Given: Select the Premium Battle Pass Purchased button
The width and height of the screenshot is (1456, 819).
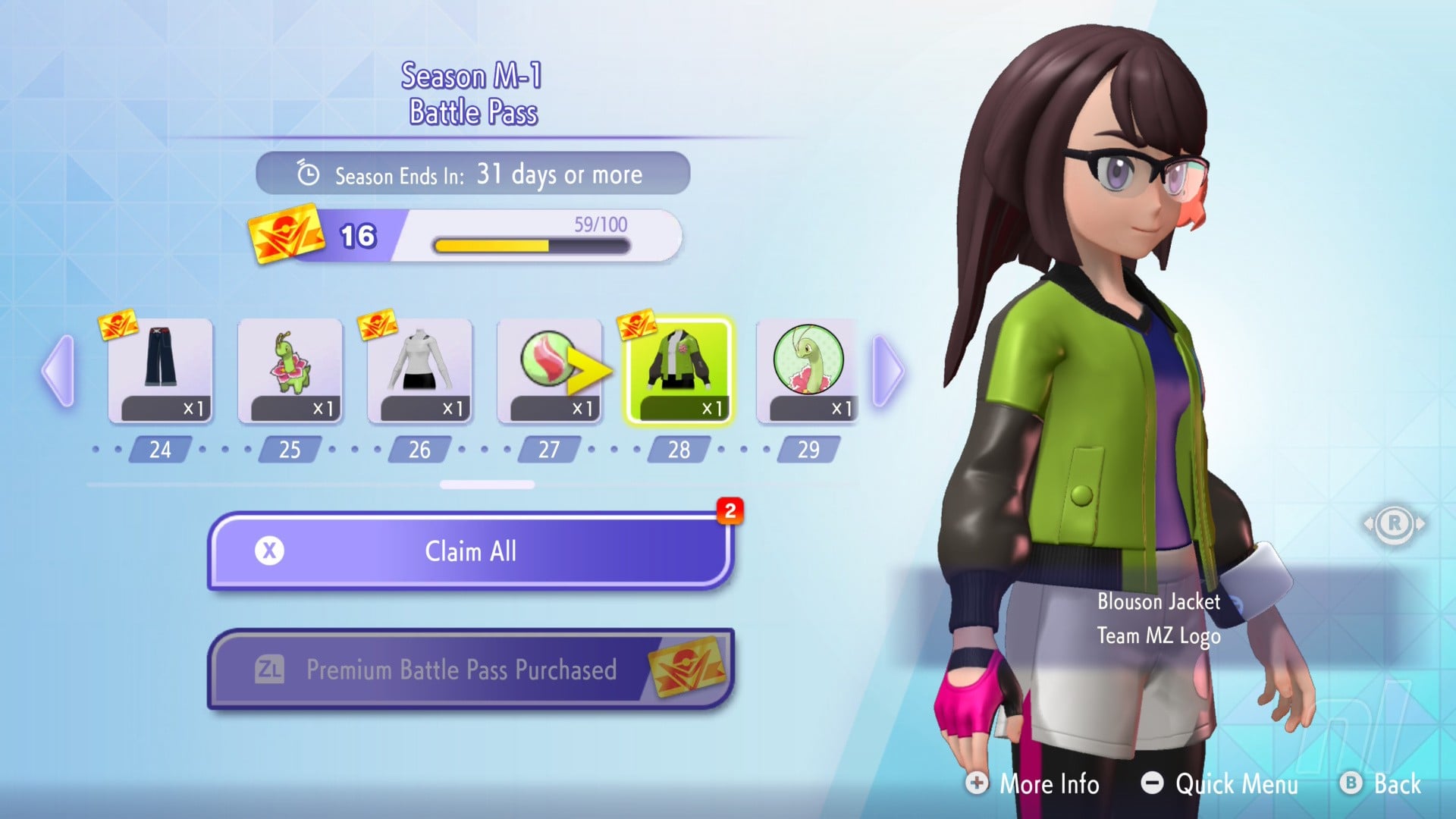Looking at the screenshot, I should tap(470, 670).
